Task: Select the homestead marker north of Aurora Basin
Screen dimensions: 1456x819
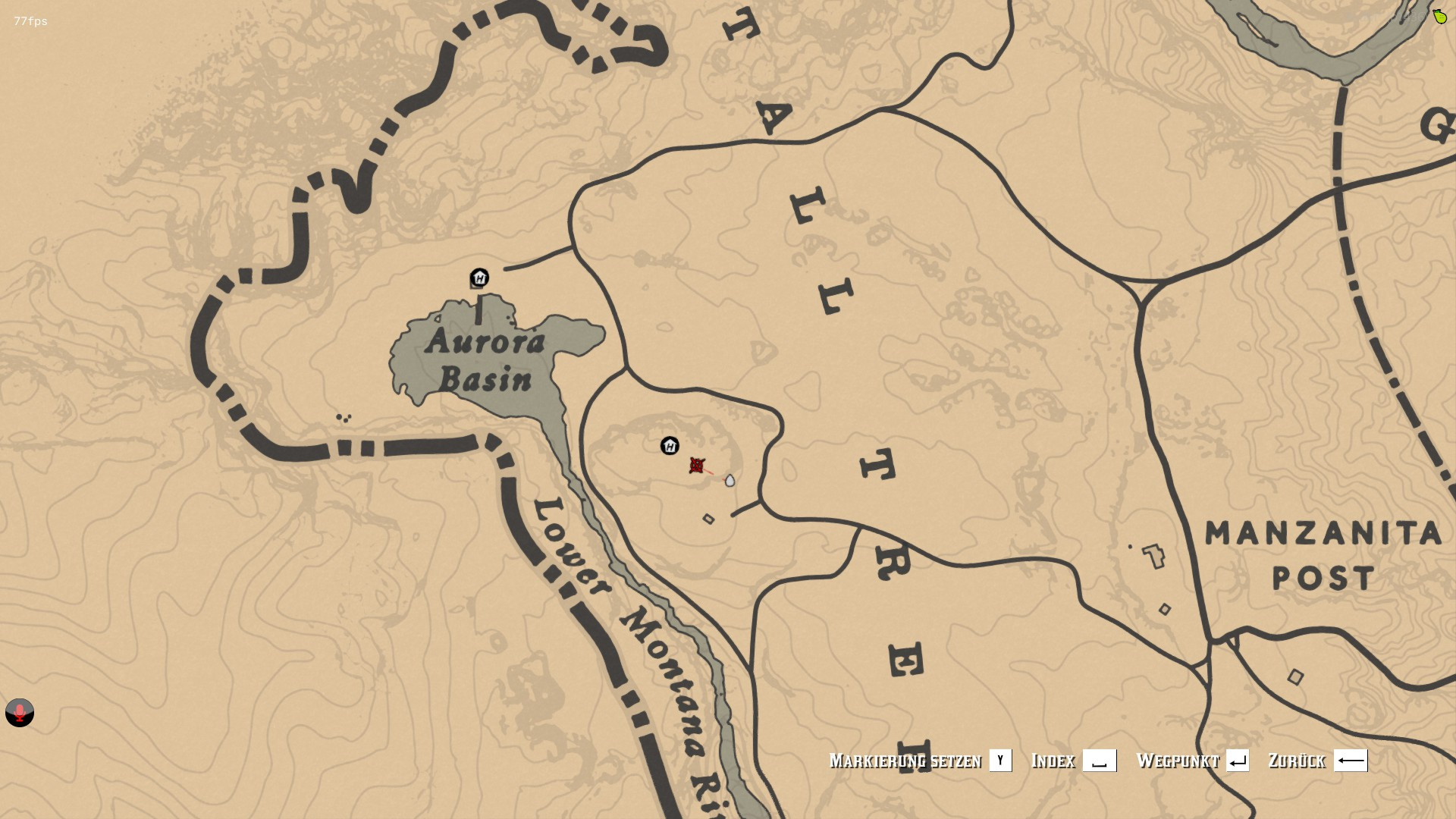Action: click(479, 278)
